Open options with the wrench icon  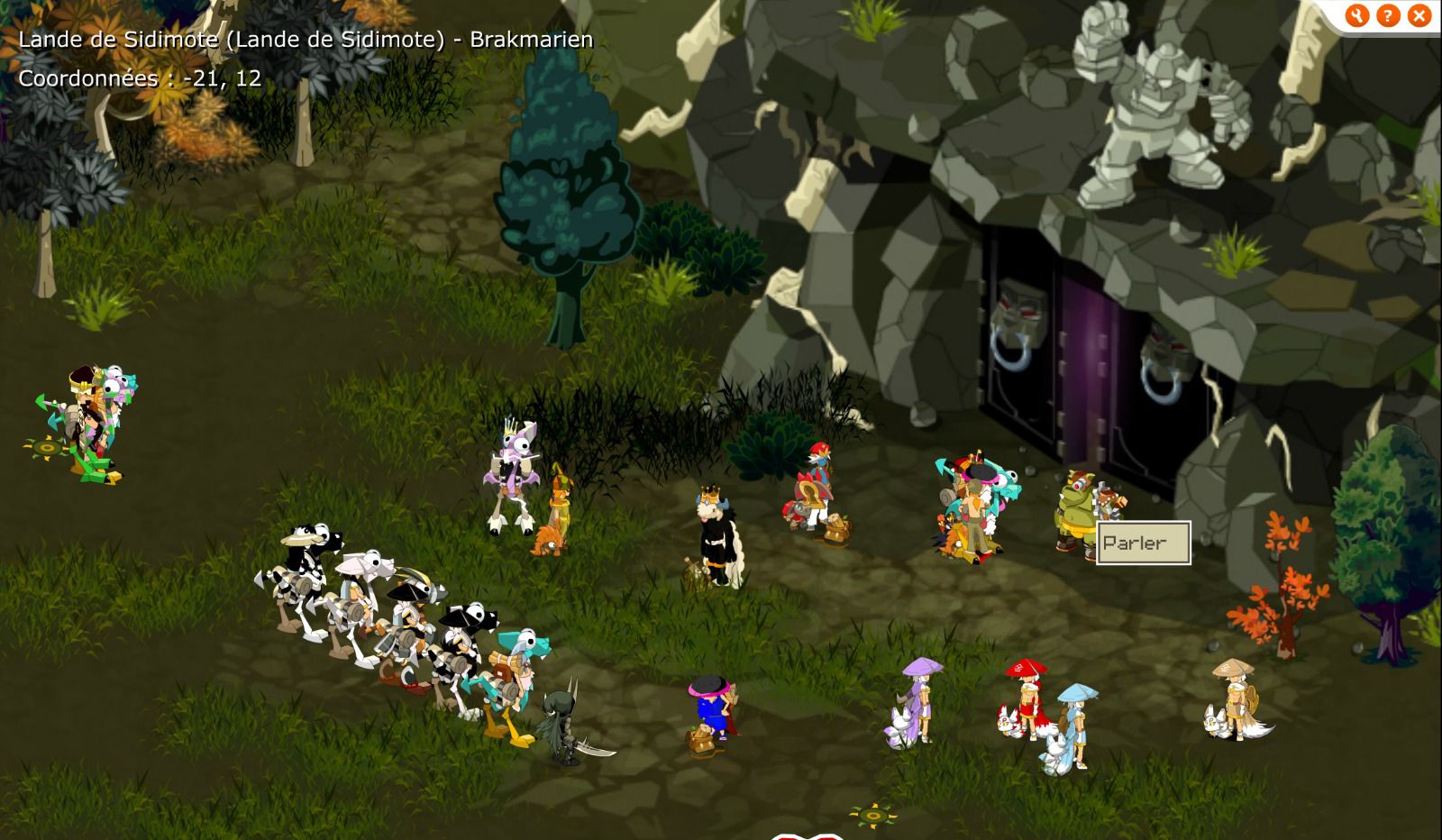[x=1356, y=15]
